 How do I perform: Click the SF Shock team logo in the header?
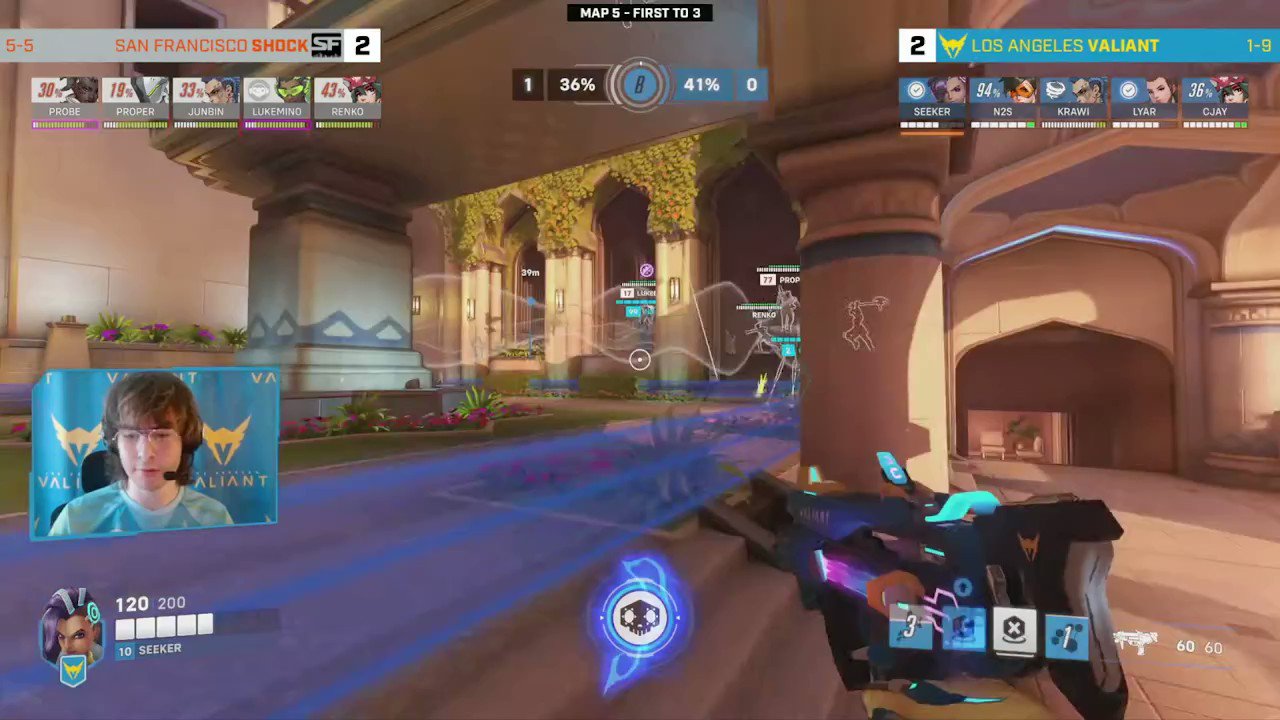click(327, 45)
